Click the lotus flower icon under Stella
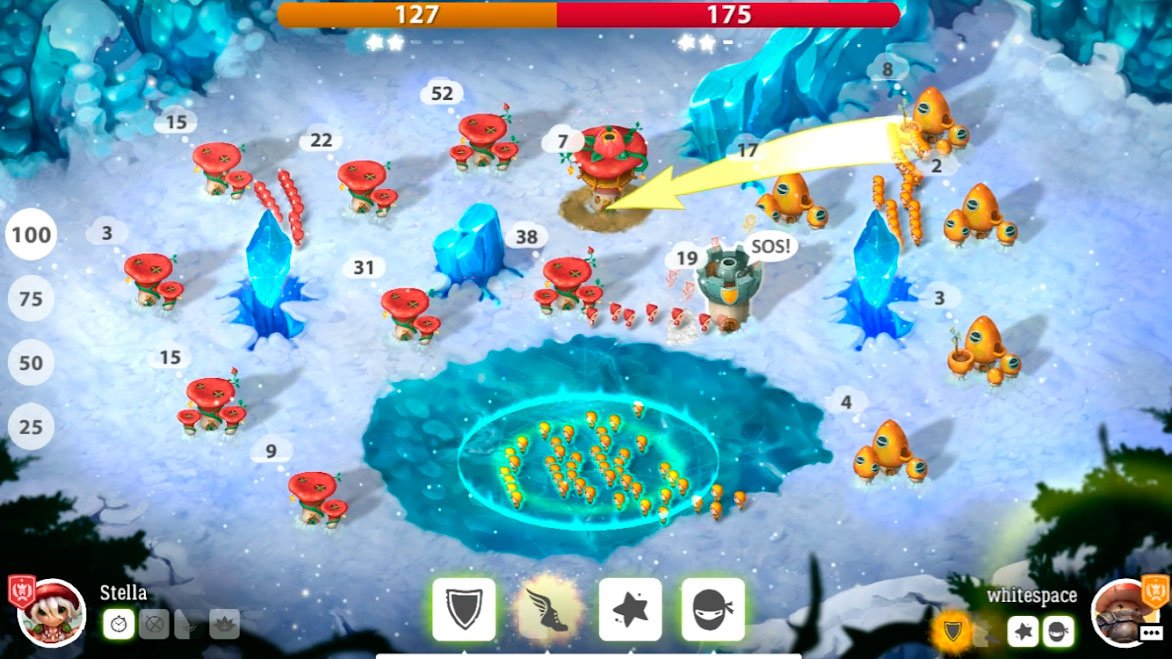The width and height of the screenshot is (1172, 659). click(224, 625)
